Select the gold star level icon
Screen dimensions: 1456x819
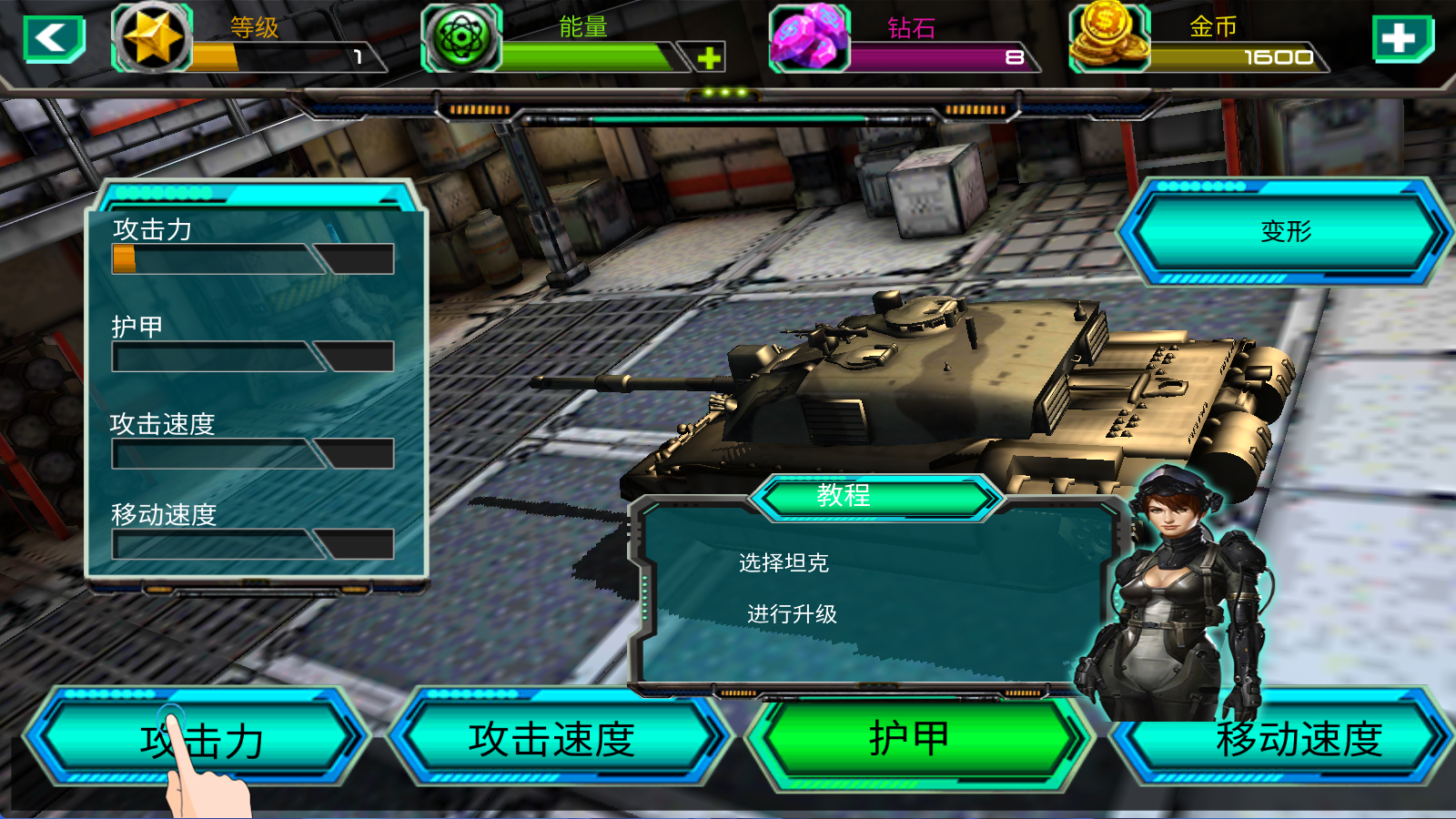[153, 38]
